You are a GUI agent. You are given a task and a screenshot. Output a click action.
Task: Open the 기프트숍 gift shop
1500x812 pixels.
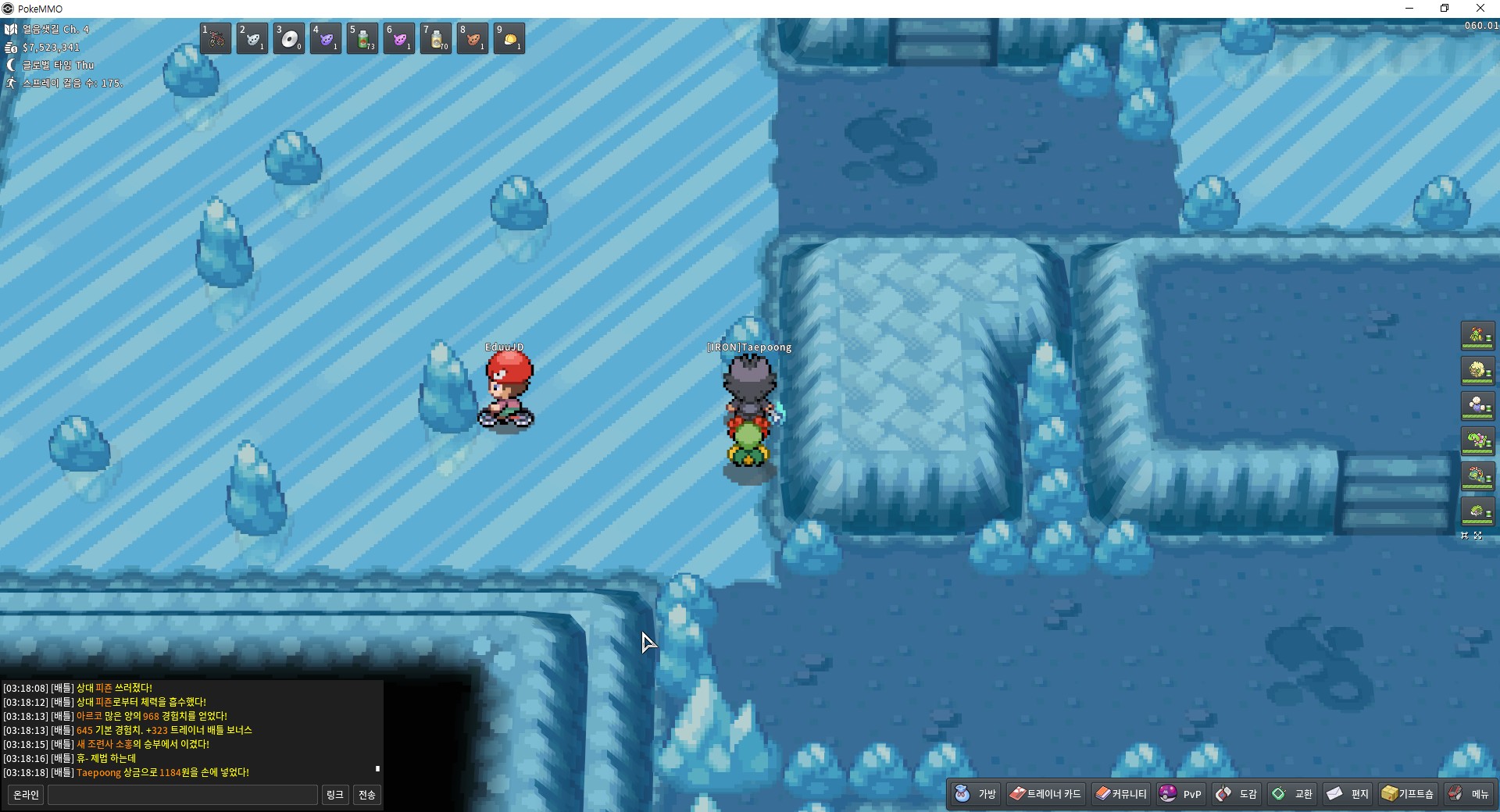coord(1408,794)
